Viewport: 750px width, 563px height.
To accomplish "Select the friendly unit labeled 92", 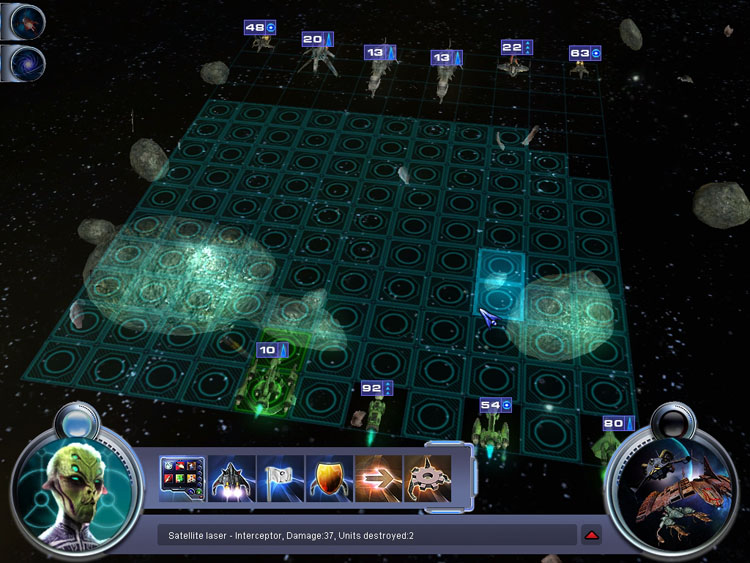I will [x=376, y=410].
